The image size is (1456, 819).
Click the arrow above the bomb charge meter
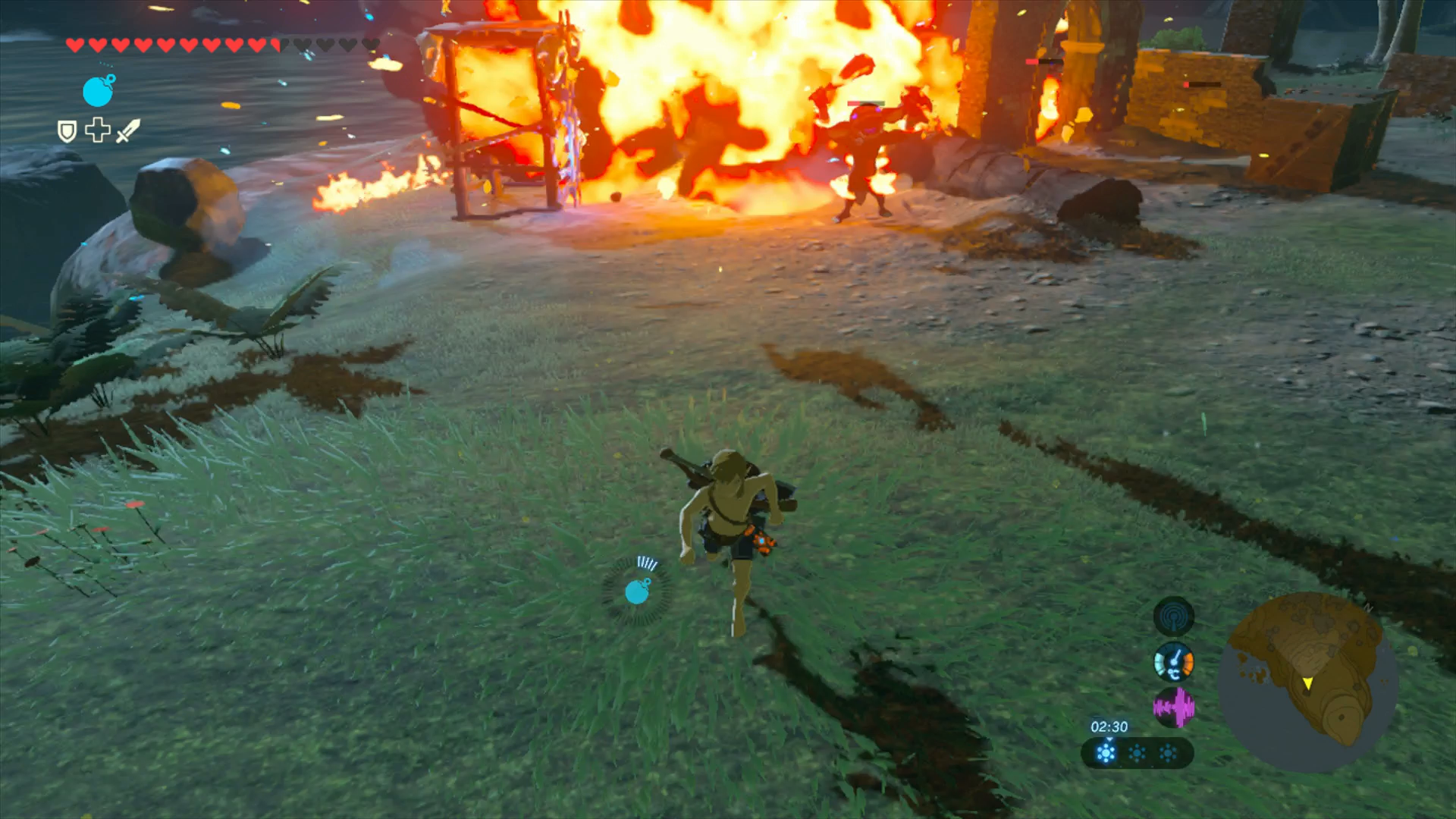point(1109,740)
